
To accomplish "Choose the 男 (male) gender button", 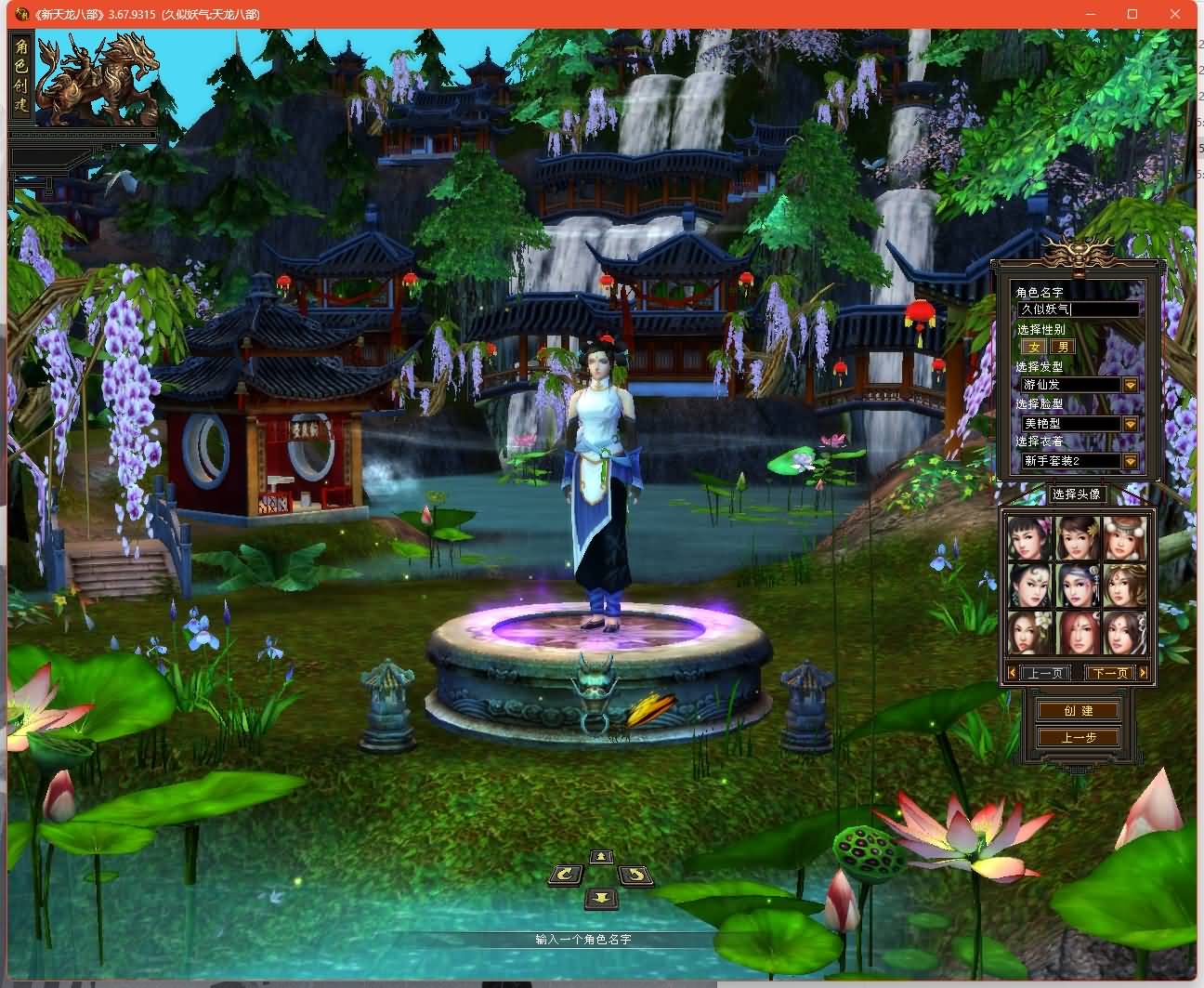I will tap(1063, 347).
